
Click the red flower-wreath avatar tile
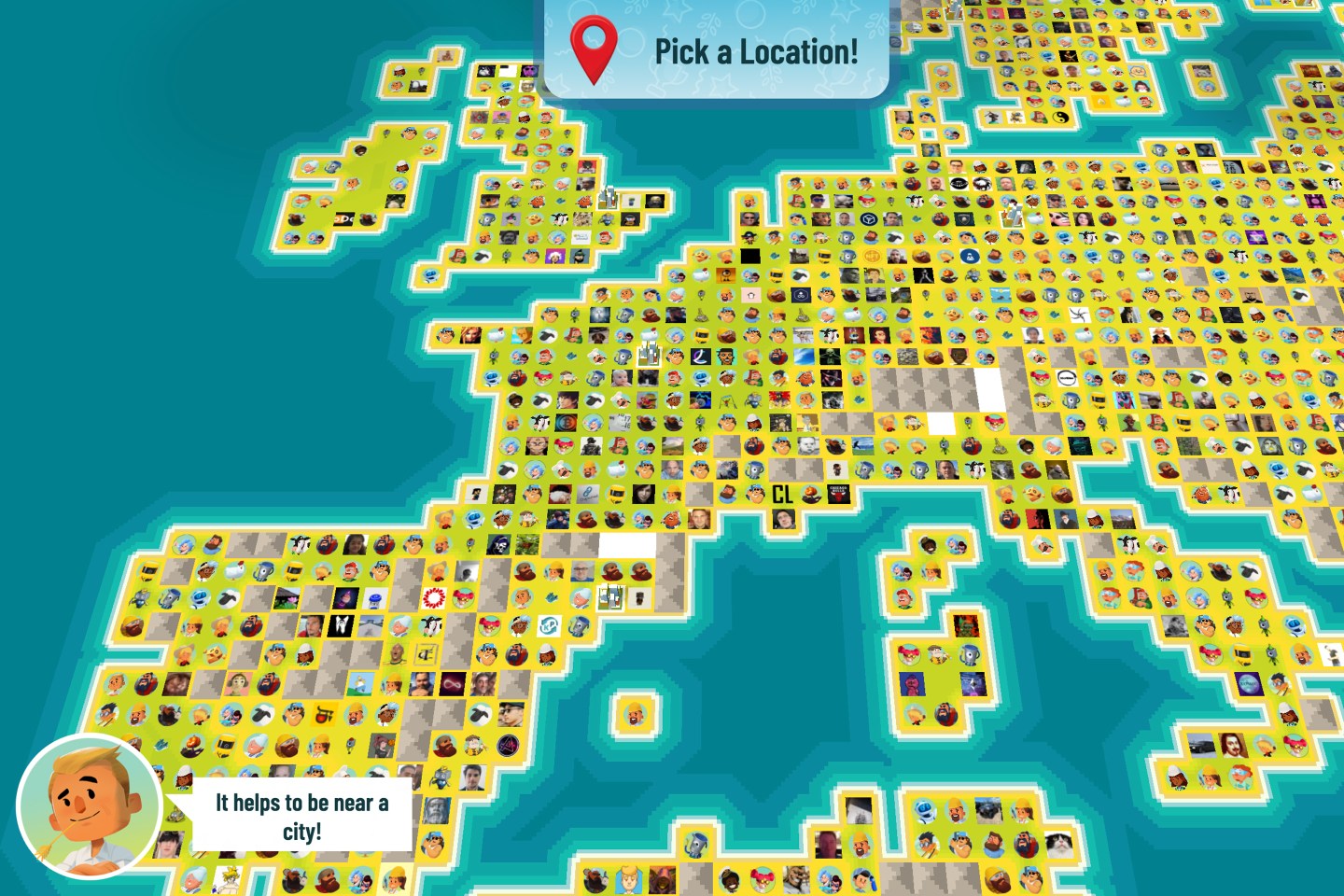[433, 597]
